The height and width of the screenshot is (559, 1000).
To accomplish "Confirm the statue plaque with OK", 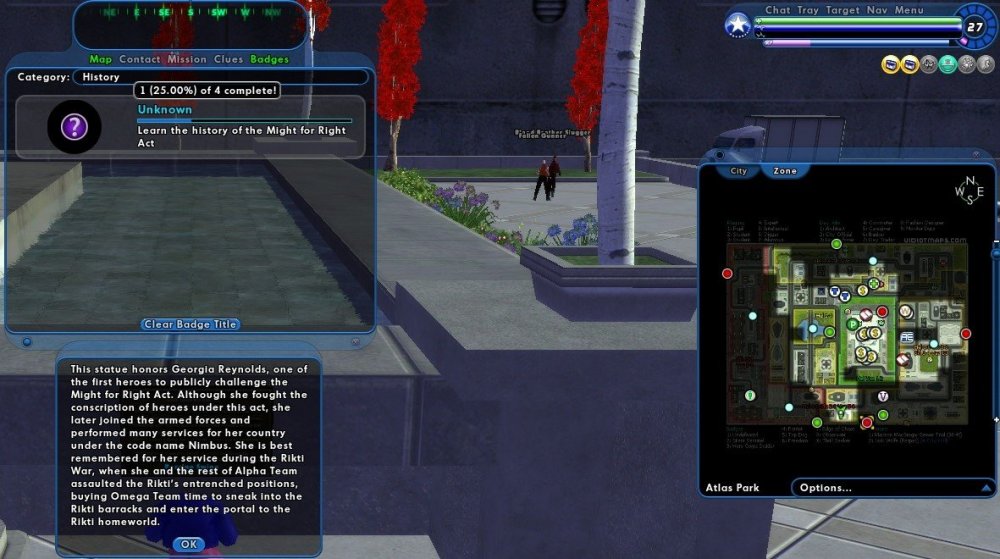I will pyautogui.click(x=188, y=544).
